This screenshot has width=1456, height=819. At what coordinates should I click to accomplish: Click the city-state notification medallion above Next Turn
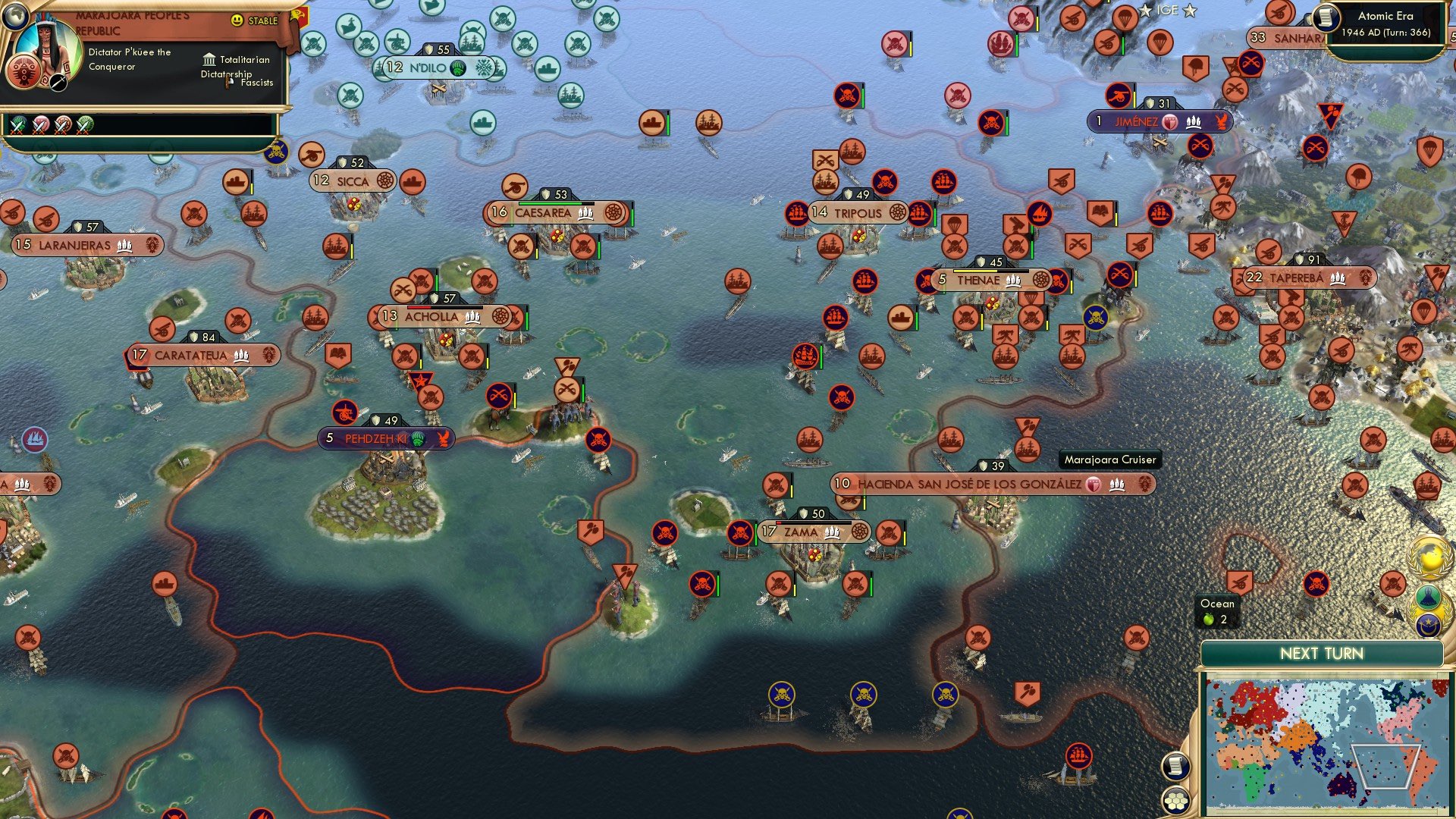[1426, 626]
